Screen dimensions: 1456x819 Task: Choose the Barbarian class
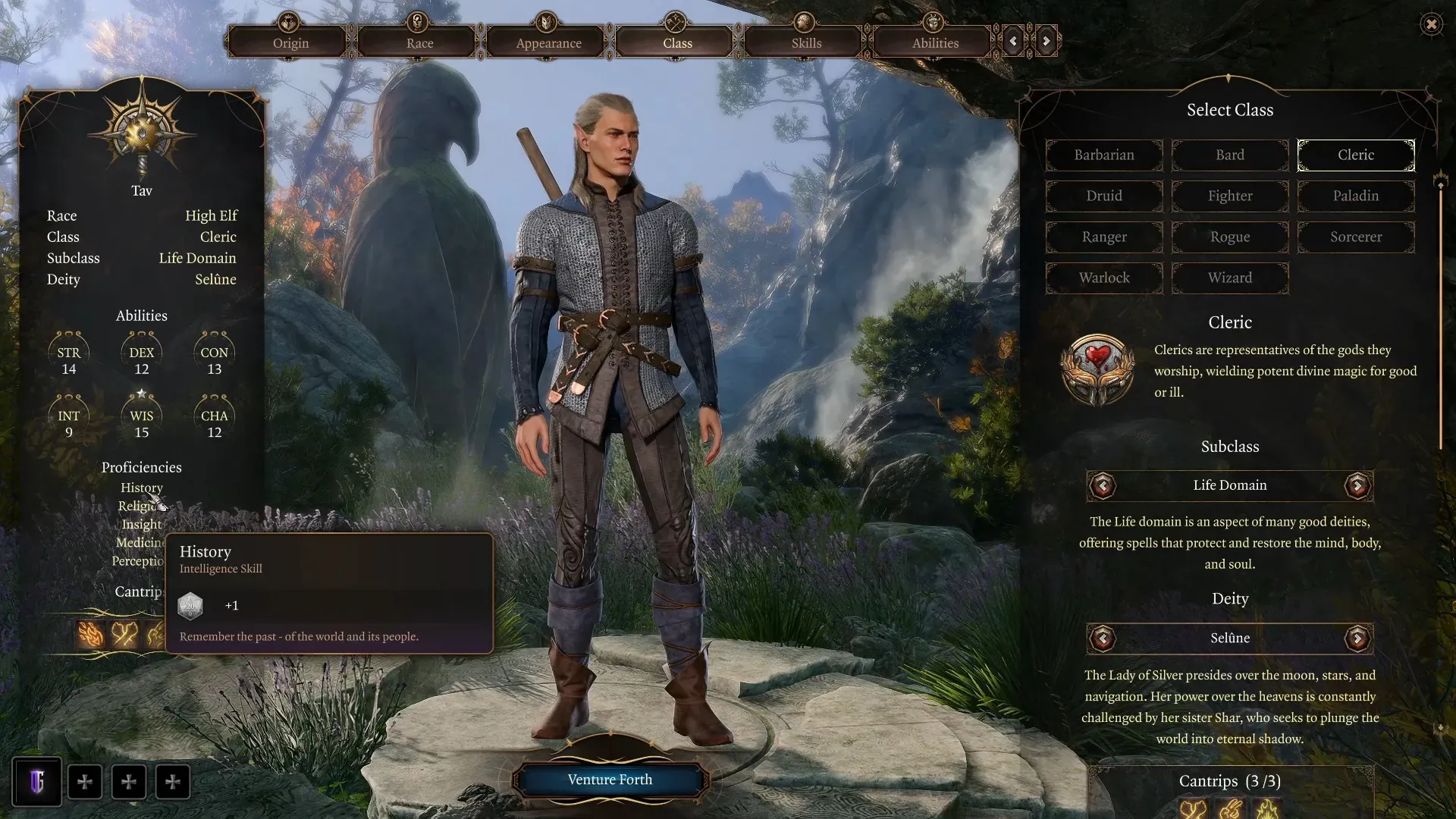pyautogui.click(x=1103, y=155)
